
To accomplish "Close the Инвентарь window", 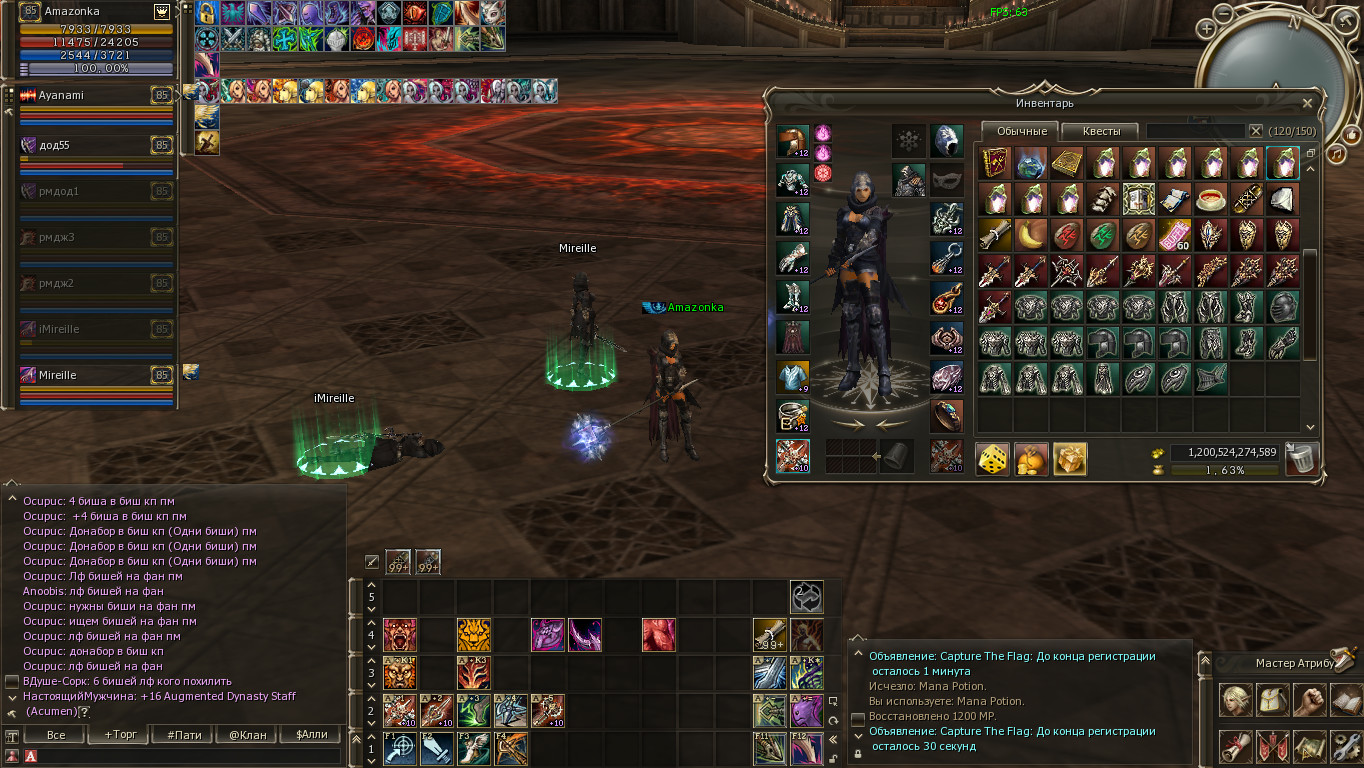I will pyautogui.click(x=1307, y=103).
